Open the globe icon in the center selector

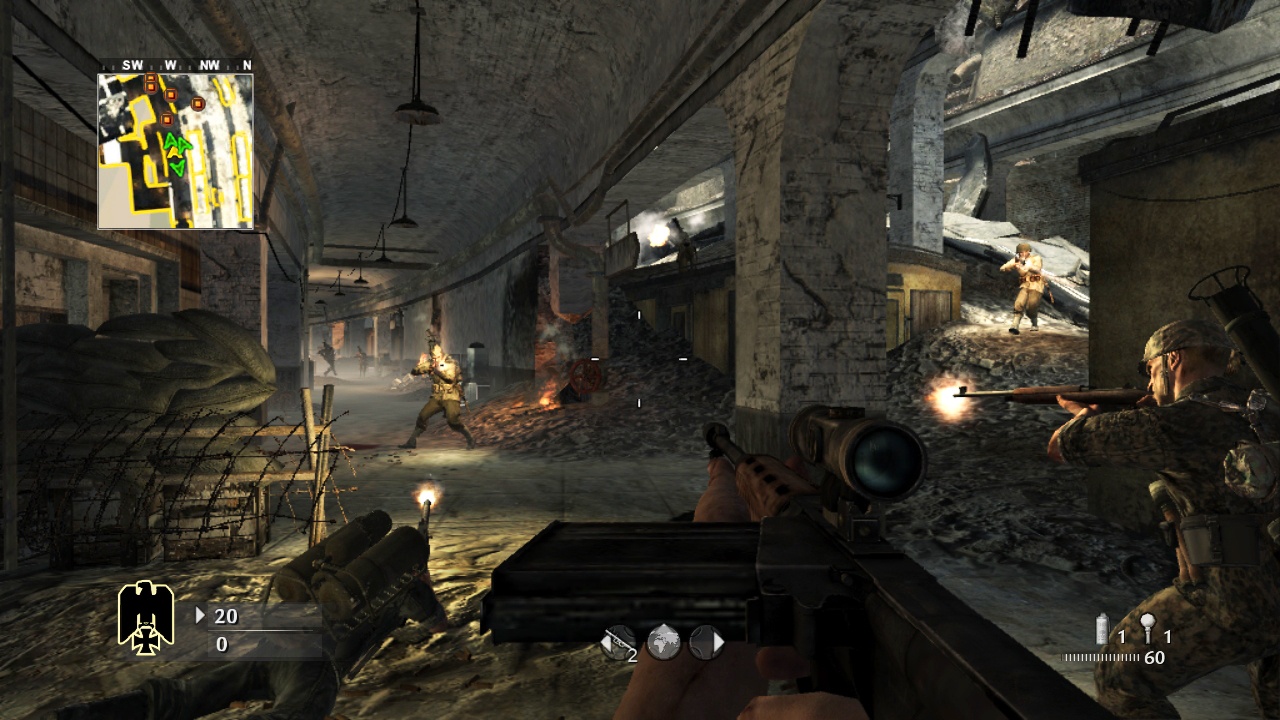click(x=663, y=641)
